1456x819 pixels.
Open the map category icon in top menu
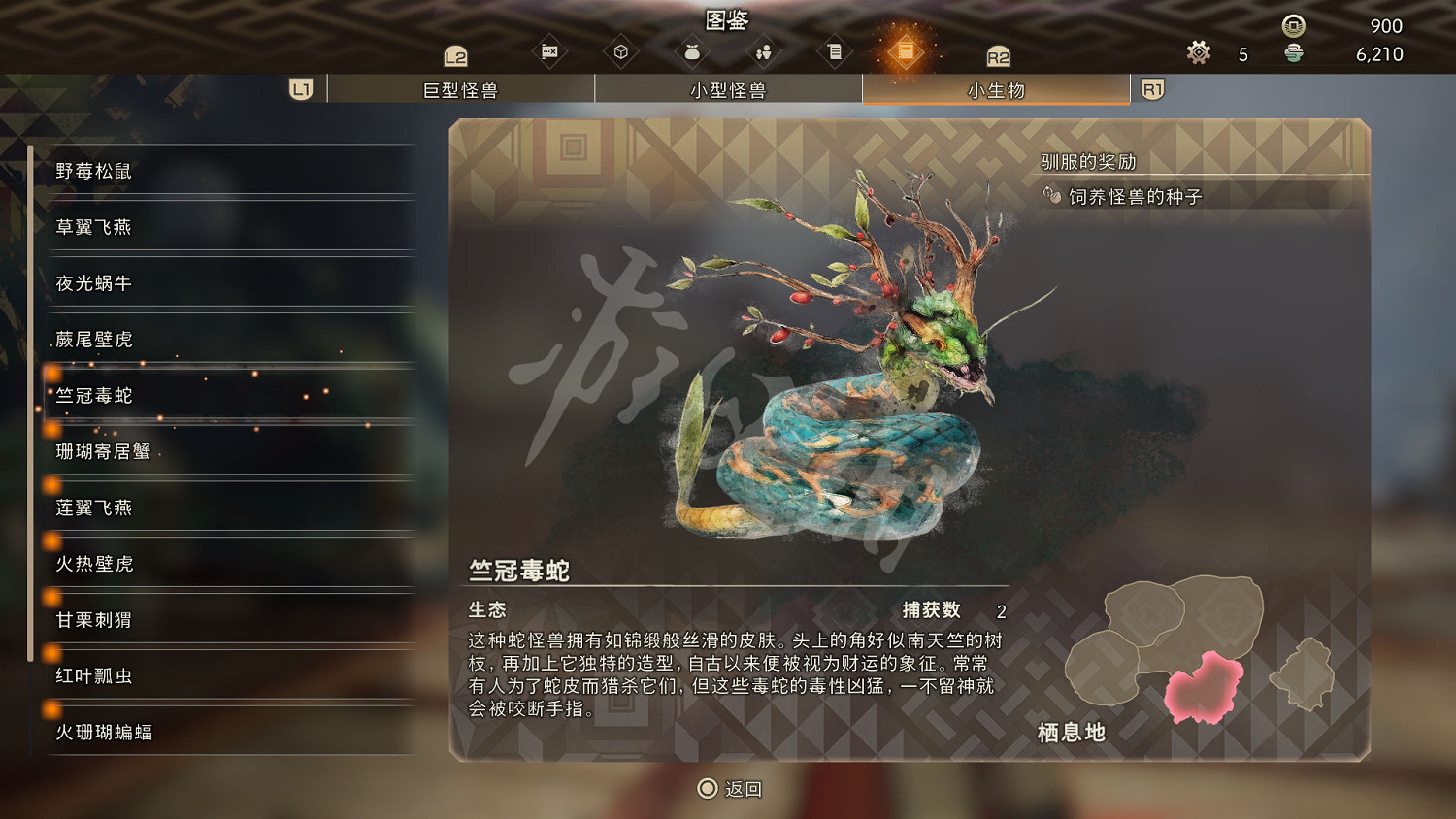coord(548,50)
